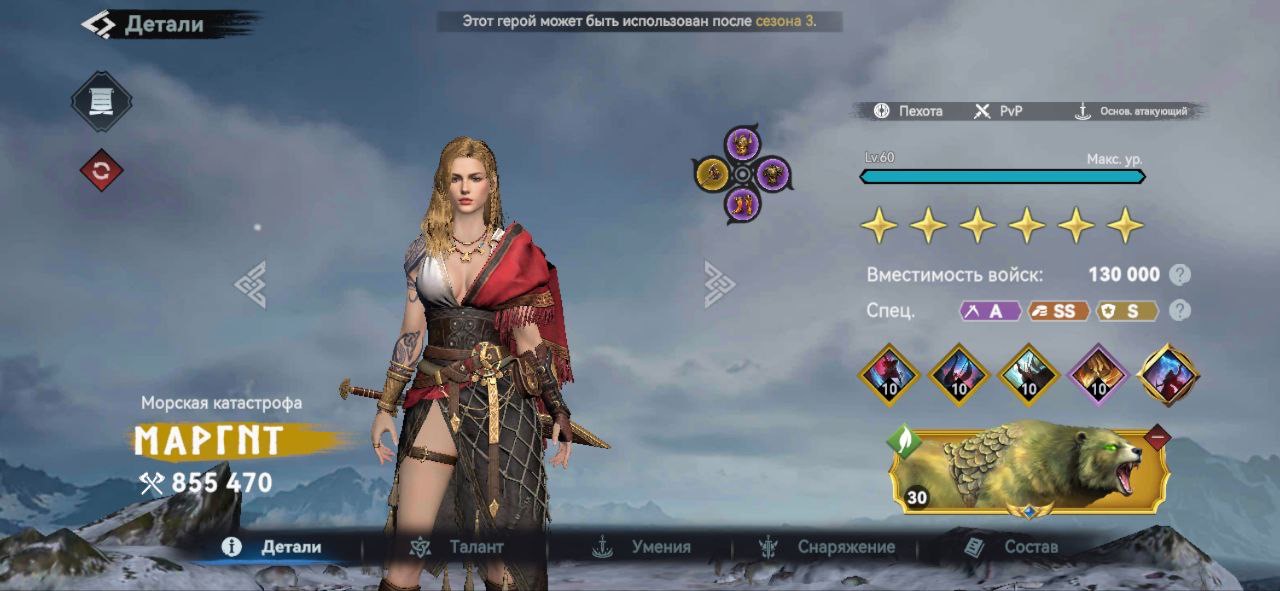Open the Состав tab
The image size is (1280, 591).
pos(1011,547)
